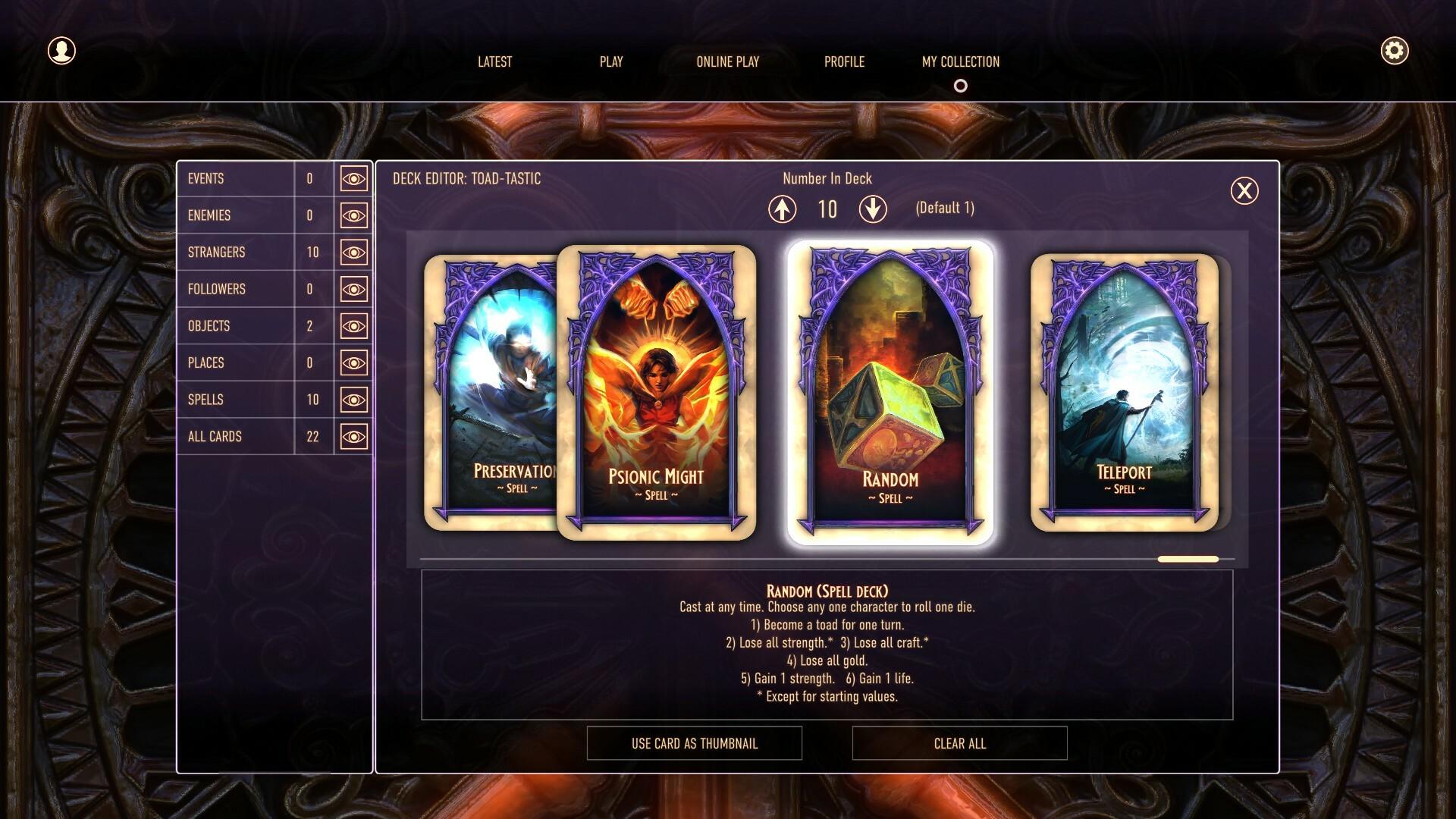Click the increase arrow for Number In Deck
This screenshot has height=819, width=1456.
[783, 209]
